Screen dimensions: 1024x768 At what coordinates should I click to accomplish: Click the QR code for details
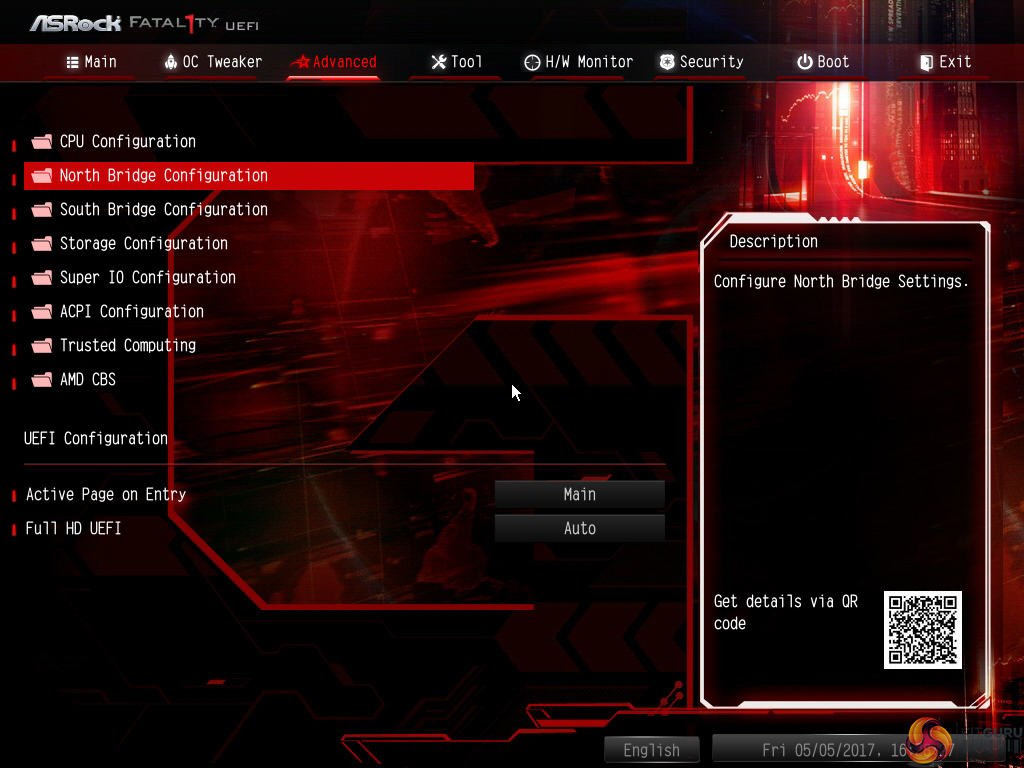click(922, 630)
